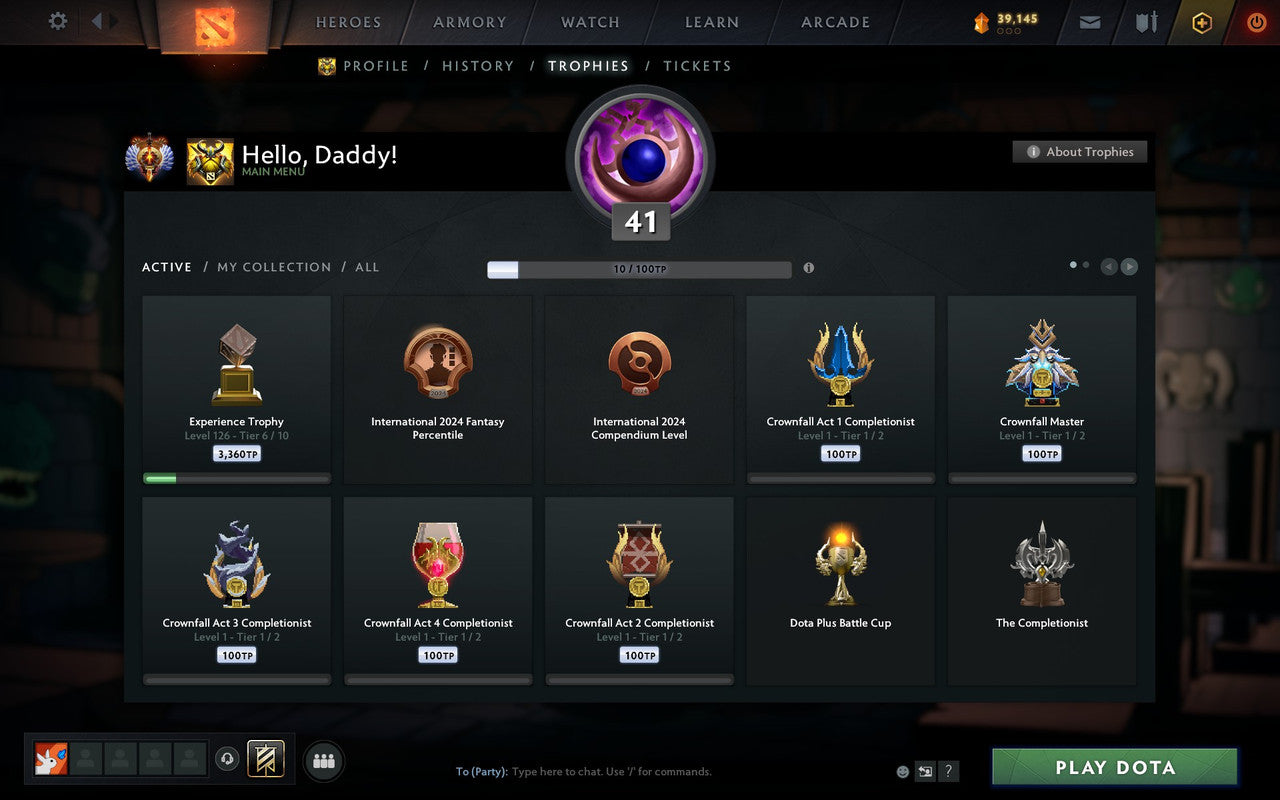
Task: Click the 10/100 TP progress bar
Action: [640, 269]
